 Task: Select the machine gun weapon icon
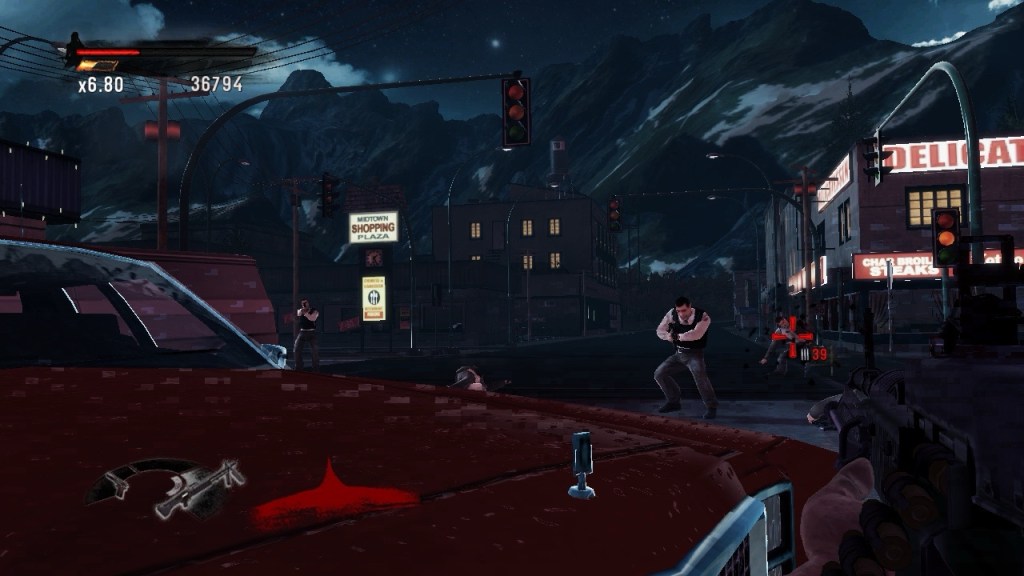click(200, 488)
